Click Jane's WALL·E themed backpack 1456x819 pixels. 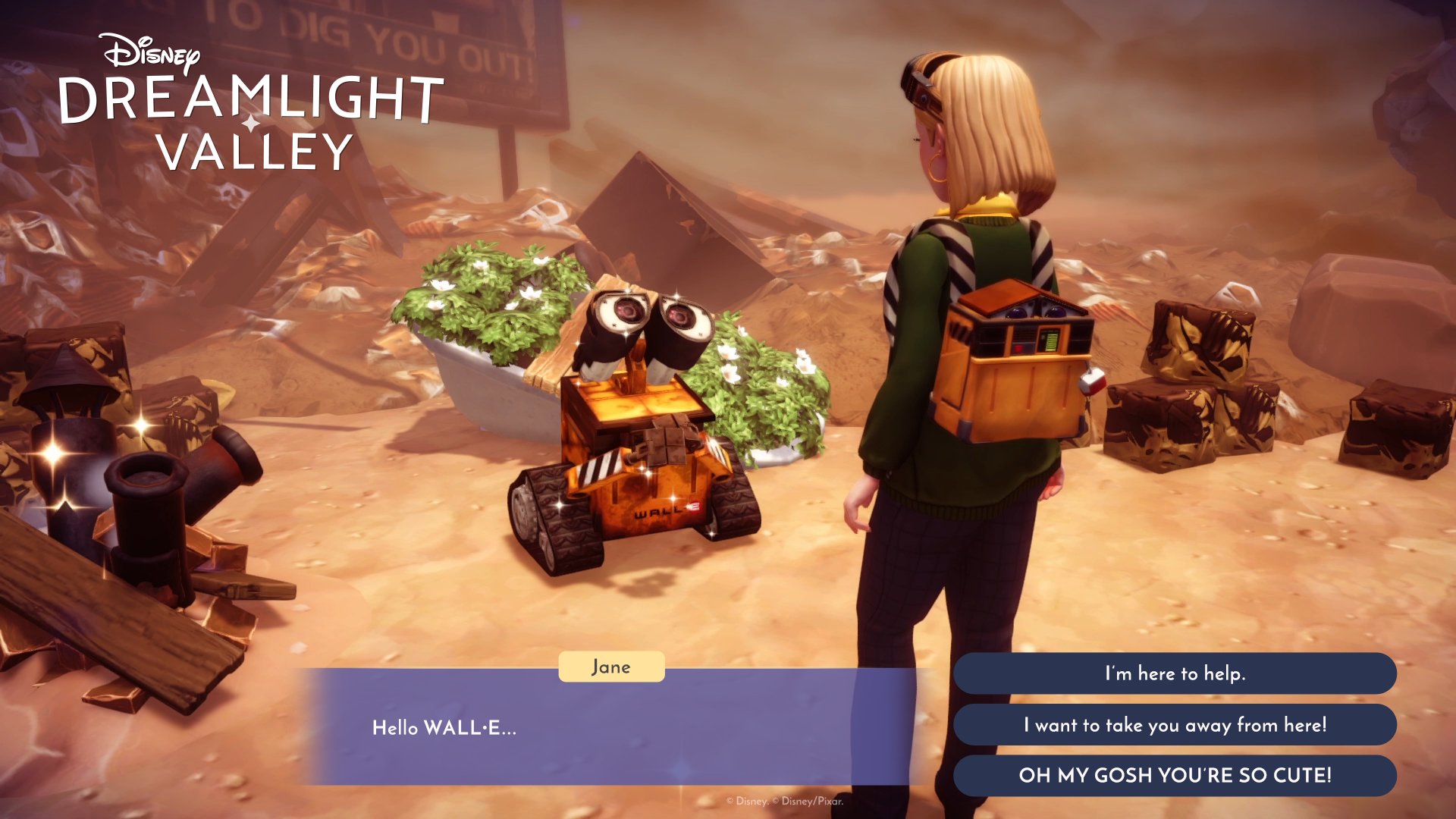(1016, 364)
